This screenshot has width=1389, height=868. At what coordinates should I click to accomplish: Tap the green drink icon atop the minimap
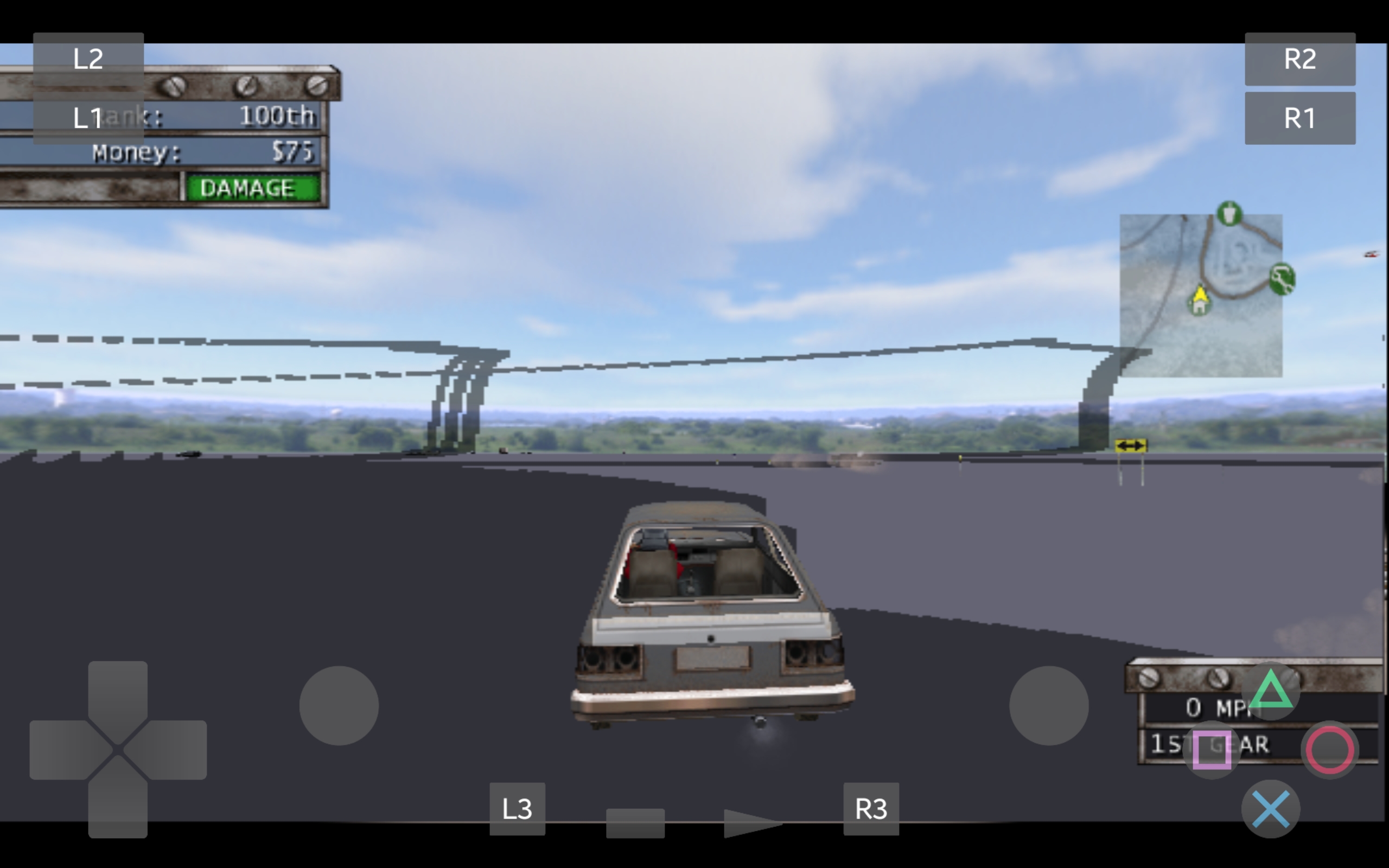click(1229, 215)
